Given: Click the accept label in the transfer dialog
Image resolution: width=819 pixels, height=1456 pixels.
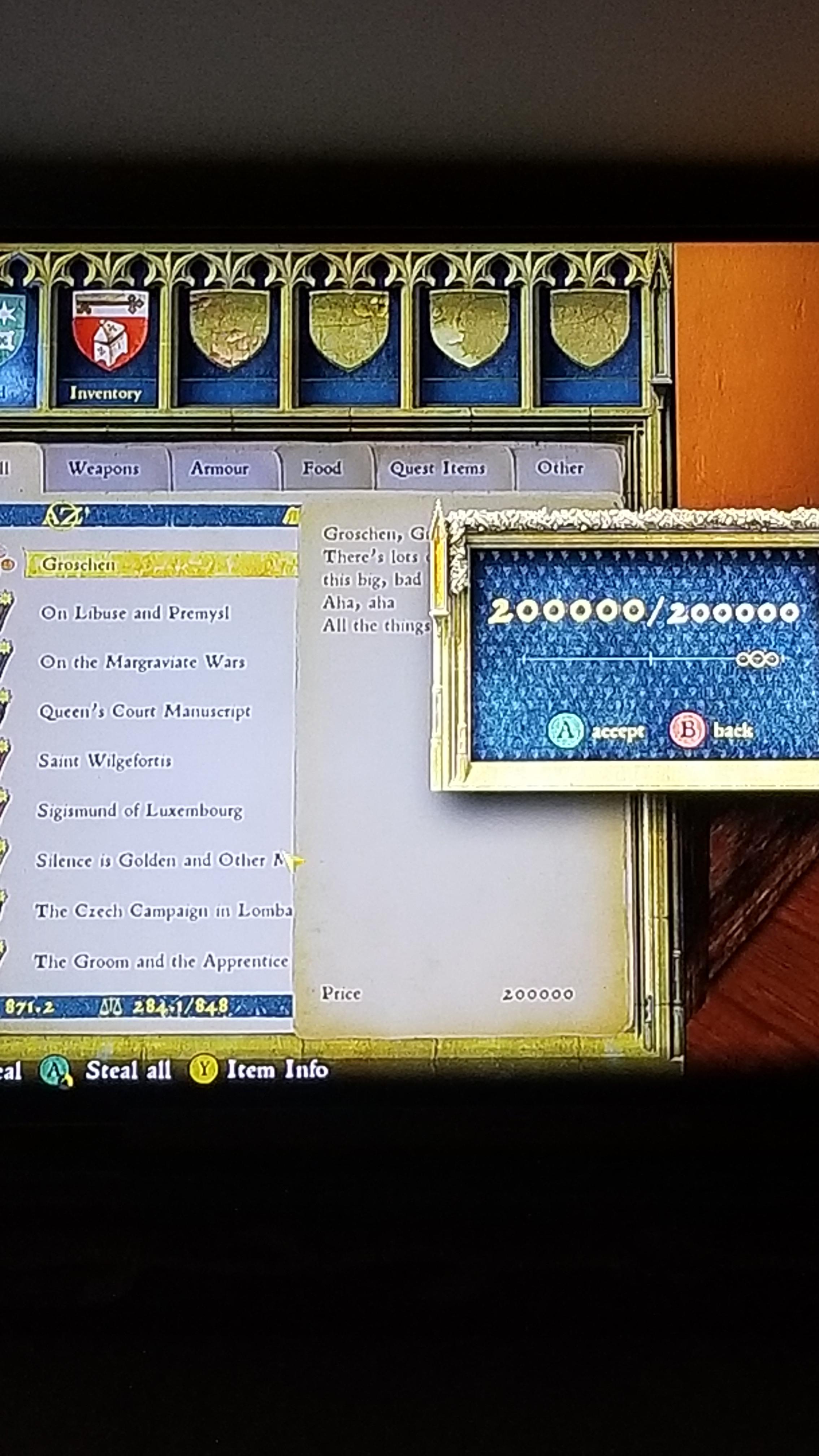Looking at the screenshot, I should pos(618,730).
